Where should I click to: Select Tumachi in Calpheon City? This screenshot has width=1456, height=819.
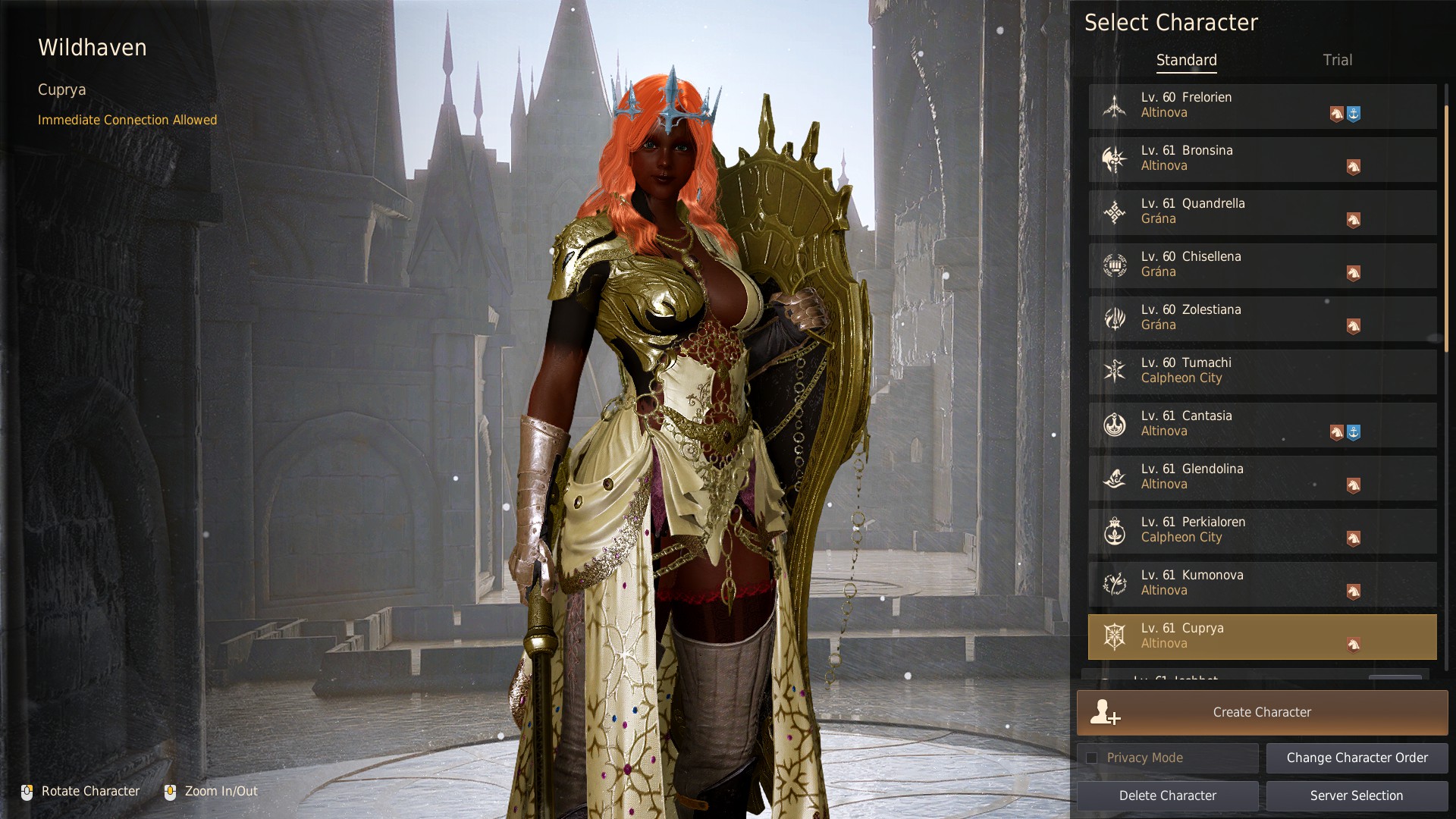(1262, 372)
